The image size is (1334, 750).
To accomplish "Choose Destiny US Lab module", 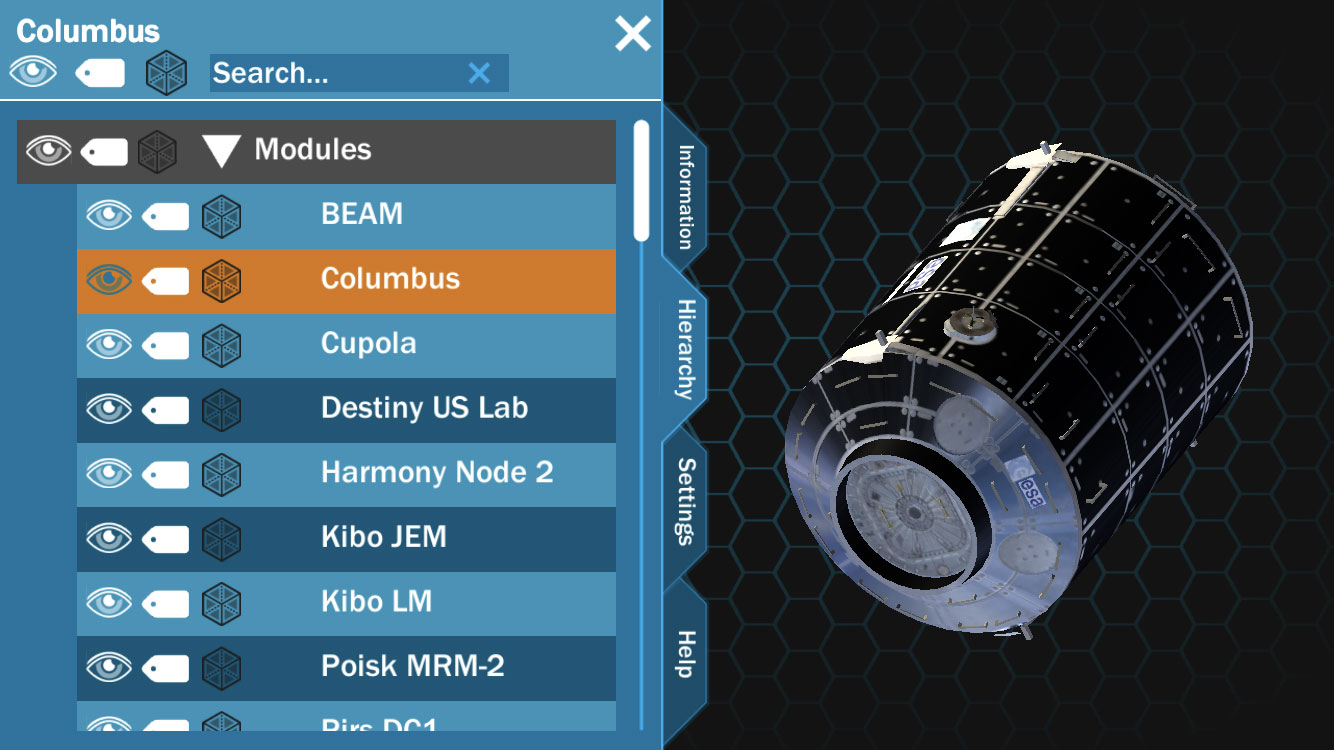I will (424, 408).
